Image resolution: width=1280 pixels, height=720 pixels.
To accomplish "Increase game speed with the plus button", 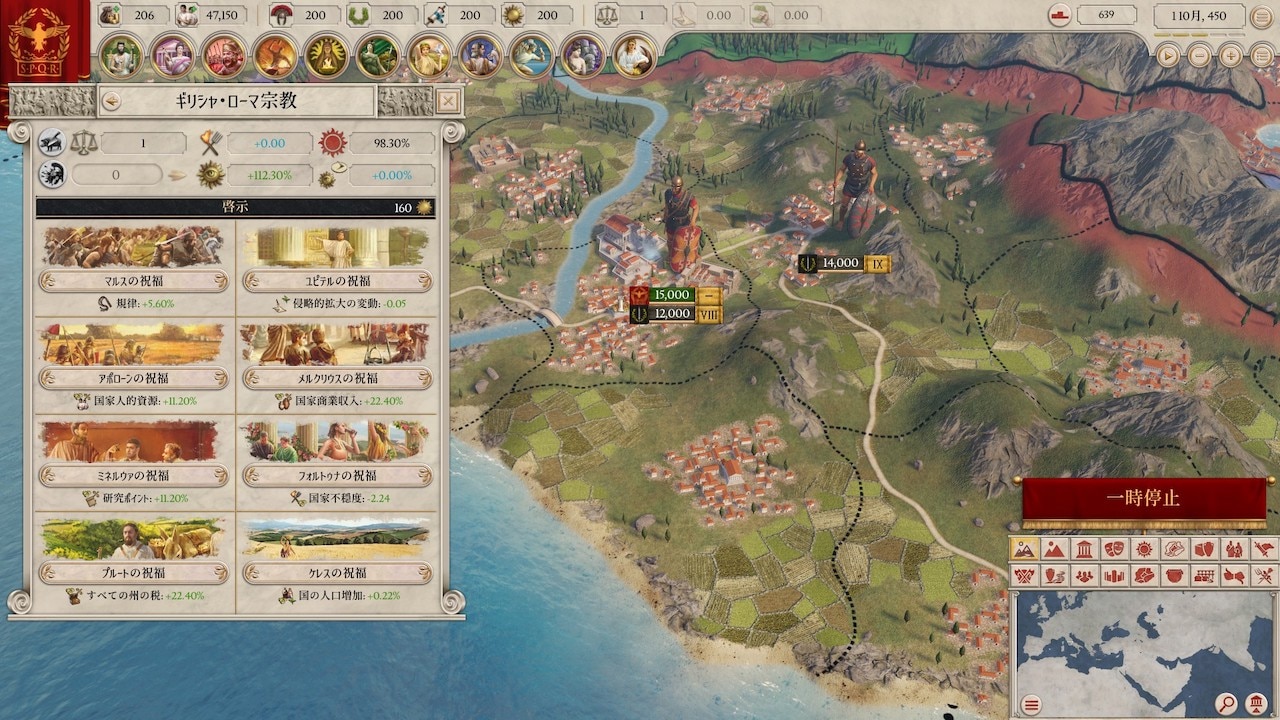I will tap(1230, 56).
